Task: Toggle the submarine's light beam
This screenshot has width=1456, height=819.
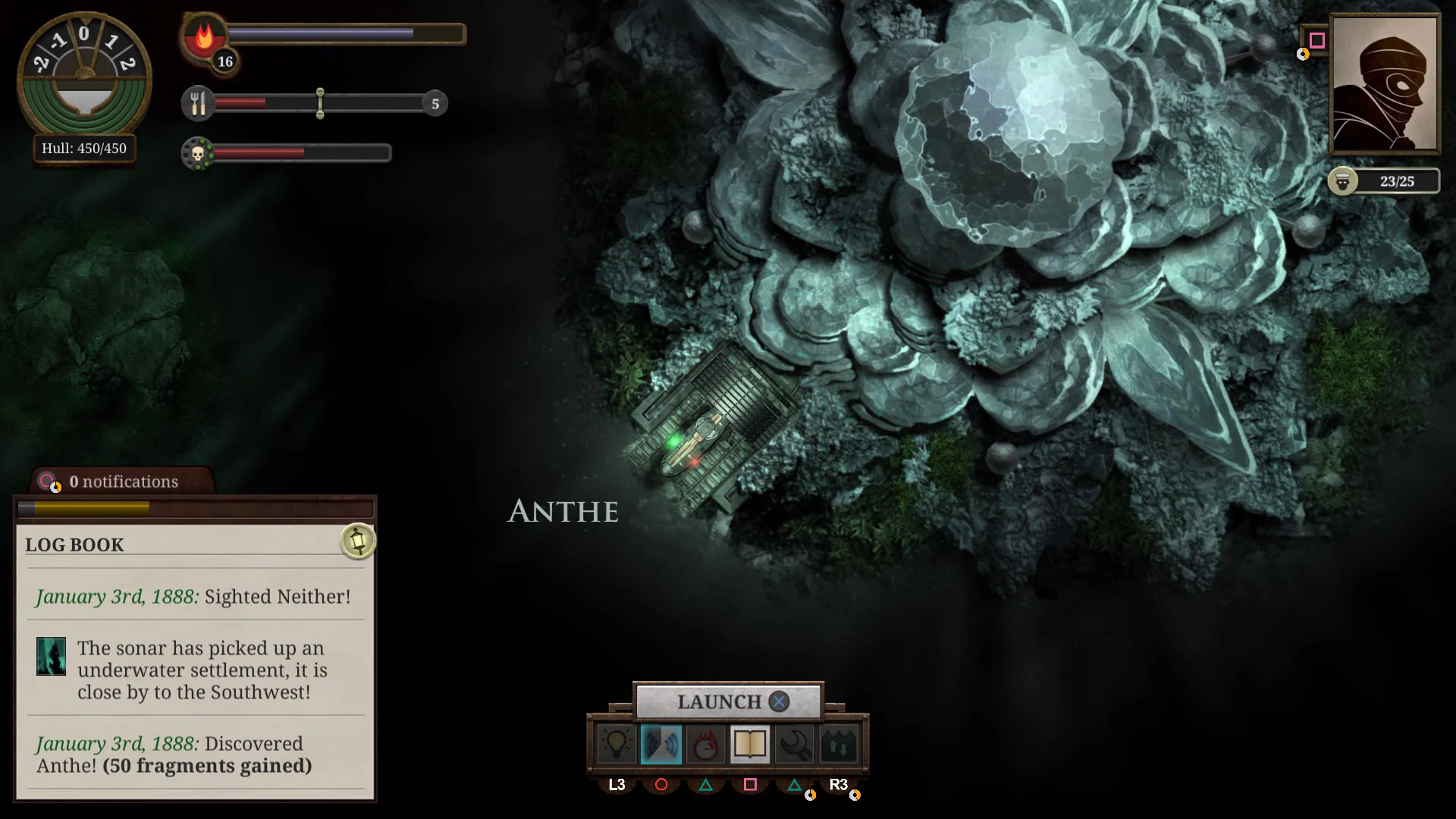Action: [617, 743]
